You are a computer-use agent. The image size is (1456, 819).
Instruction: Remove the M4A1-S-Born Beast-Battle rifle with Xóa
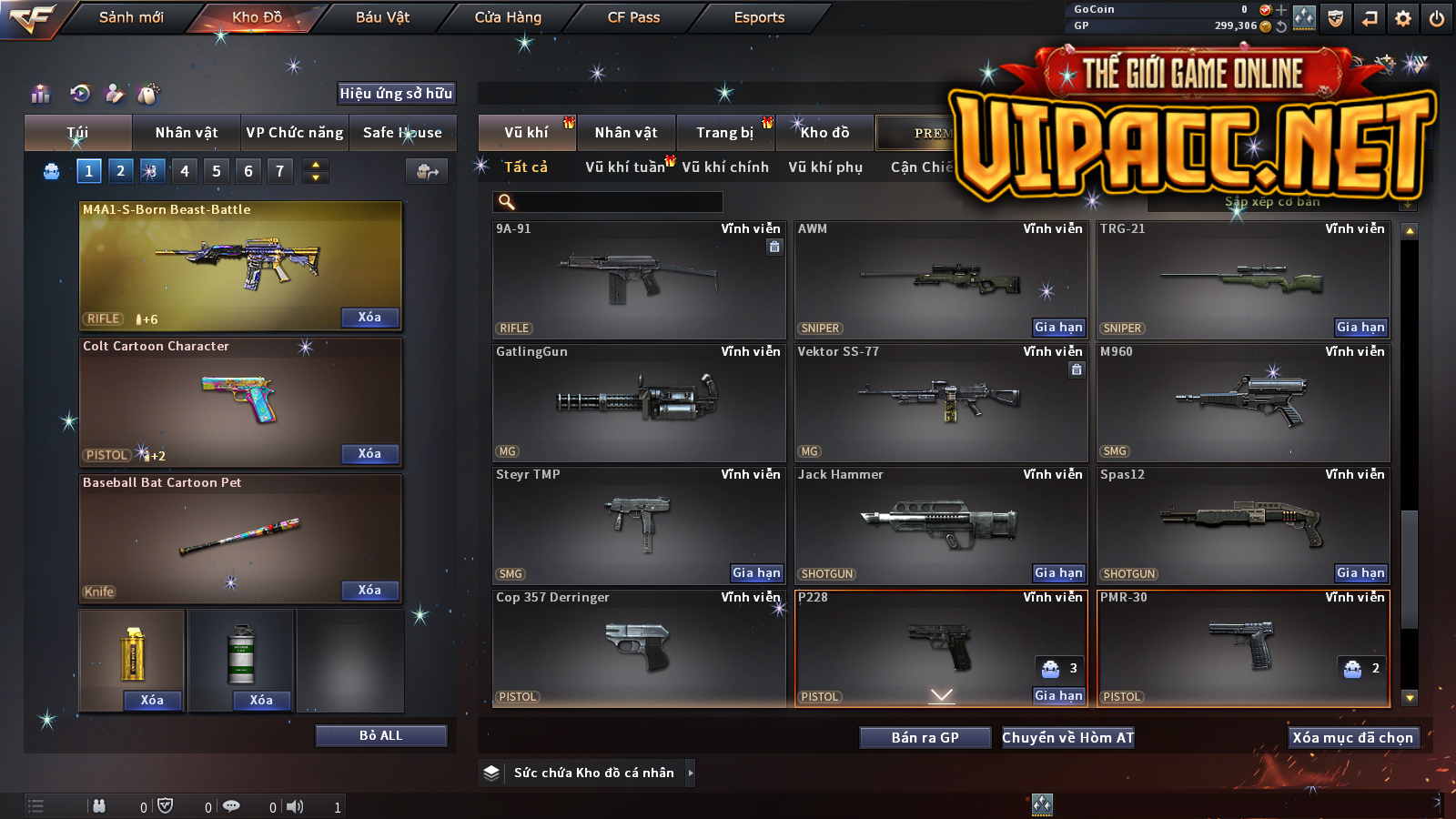pos(369,317)
